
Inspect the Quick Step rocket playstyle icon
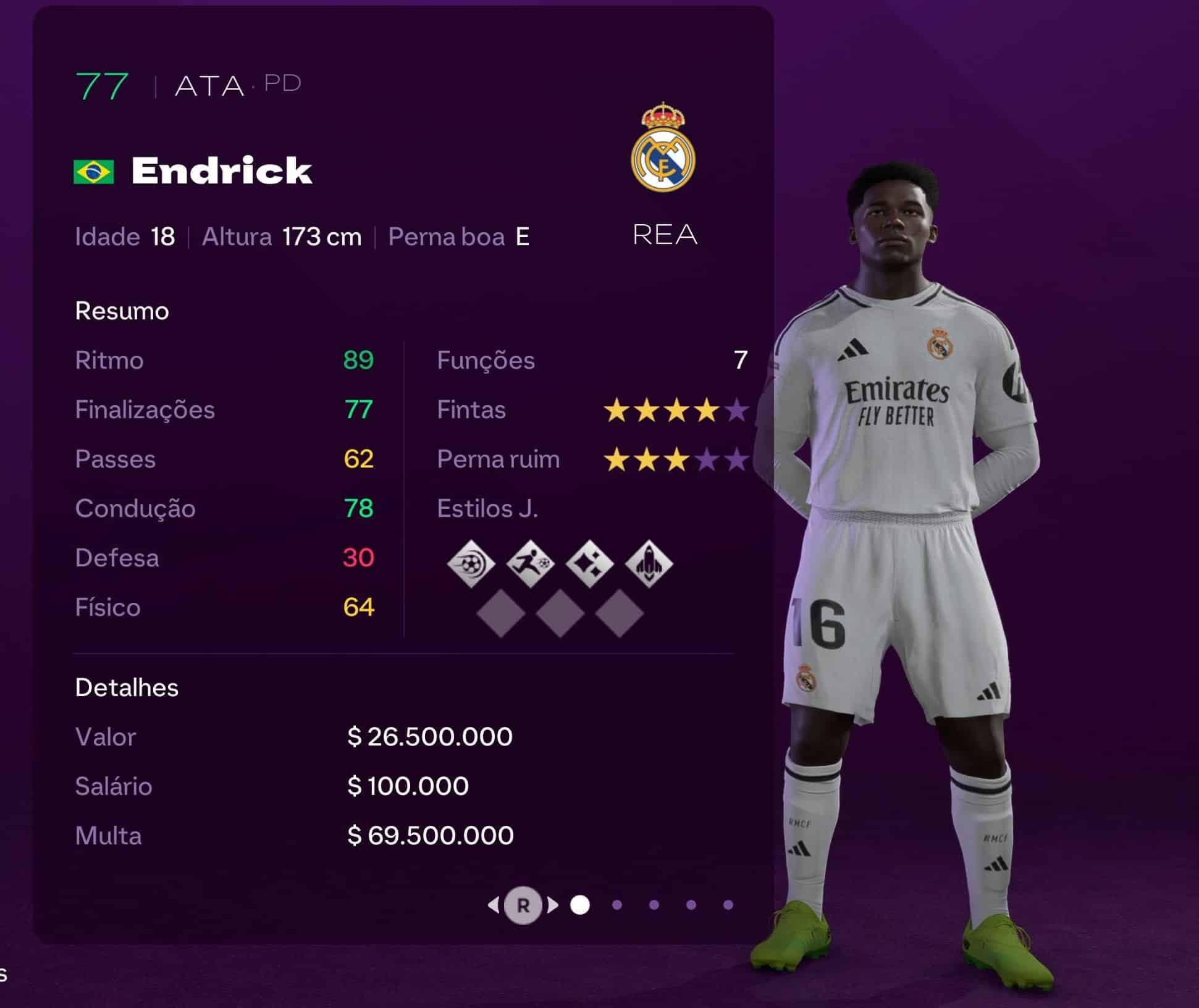coord(649,563)
